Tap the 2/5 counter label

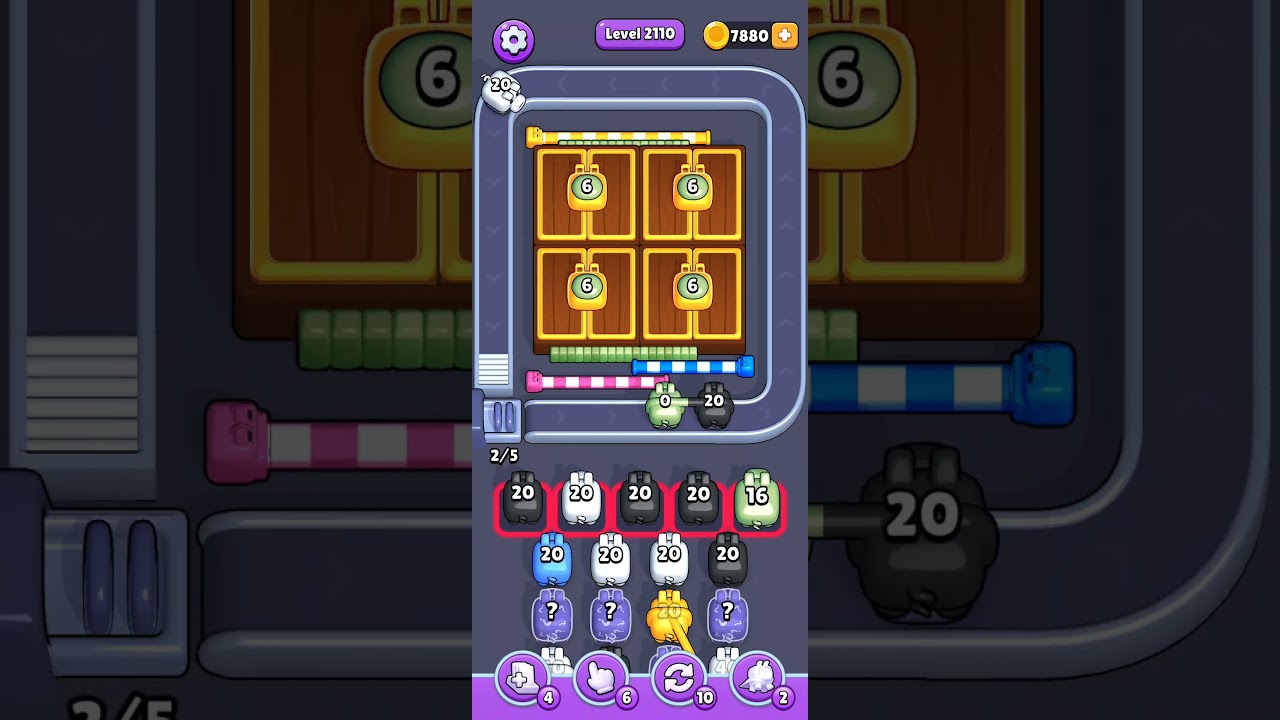point(503,455)
